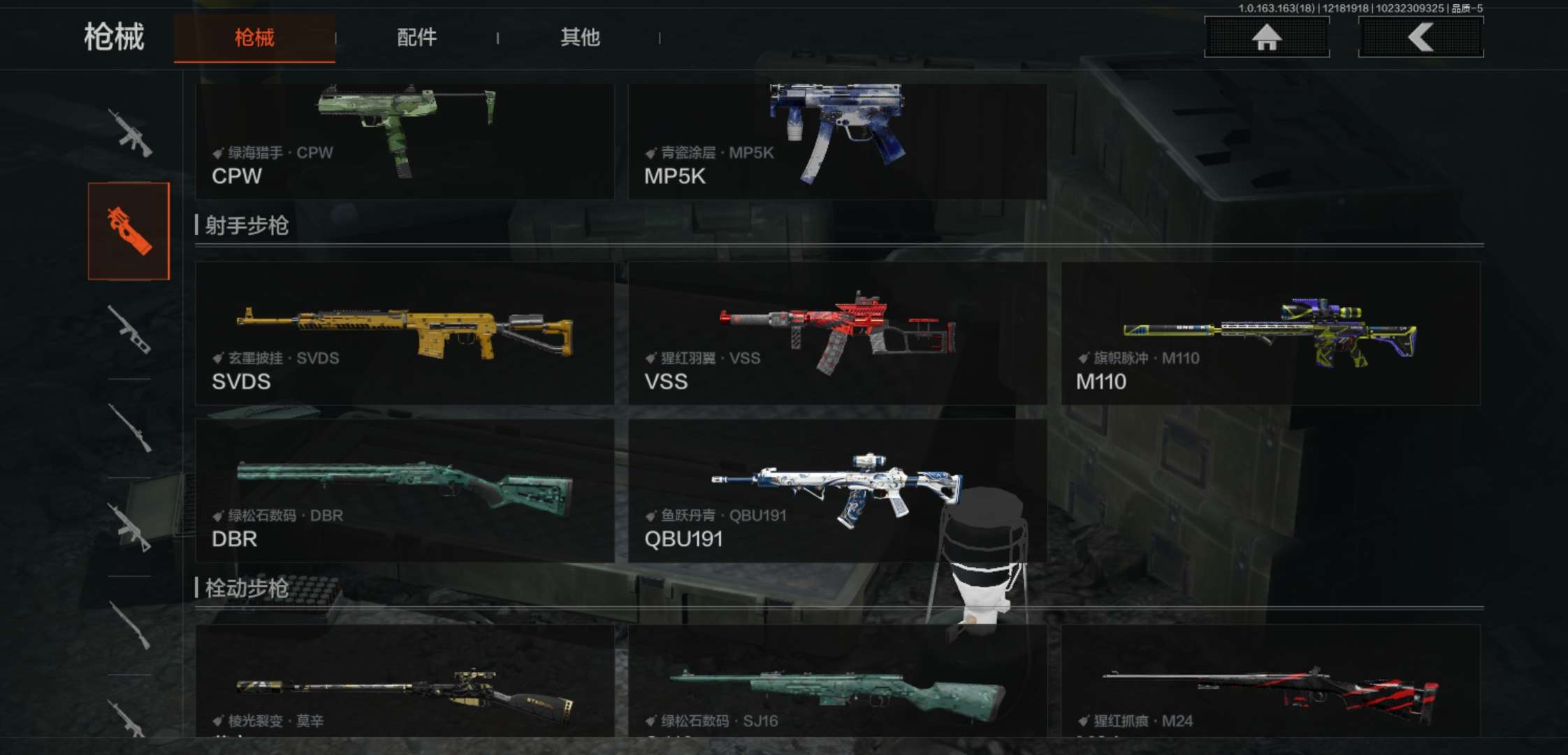Select the green SJ16 sniper tile

(x=837, y=682)
